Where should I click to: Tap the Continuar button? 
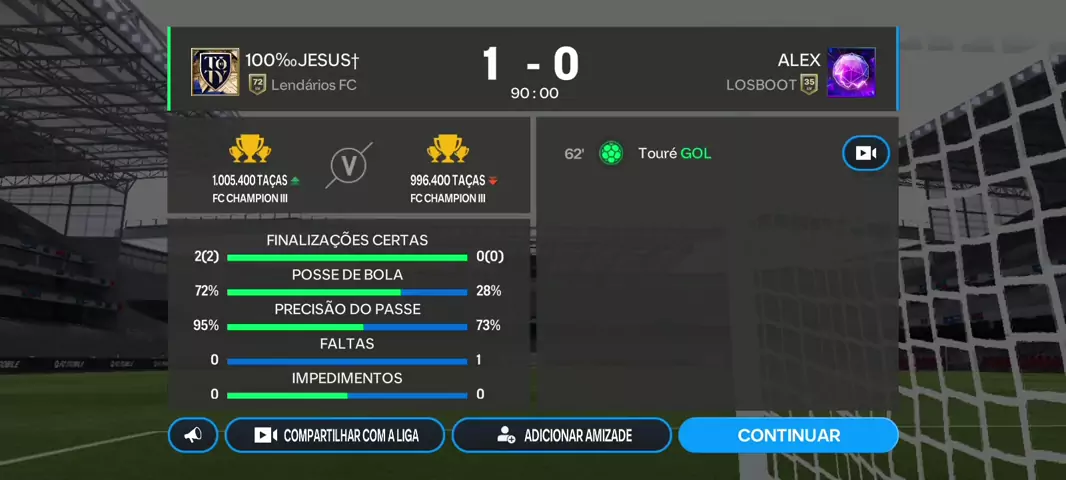788,435
